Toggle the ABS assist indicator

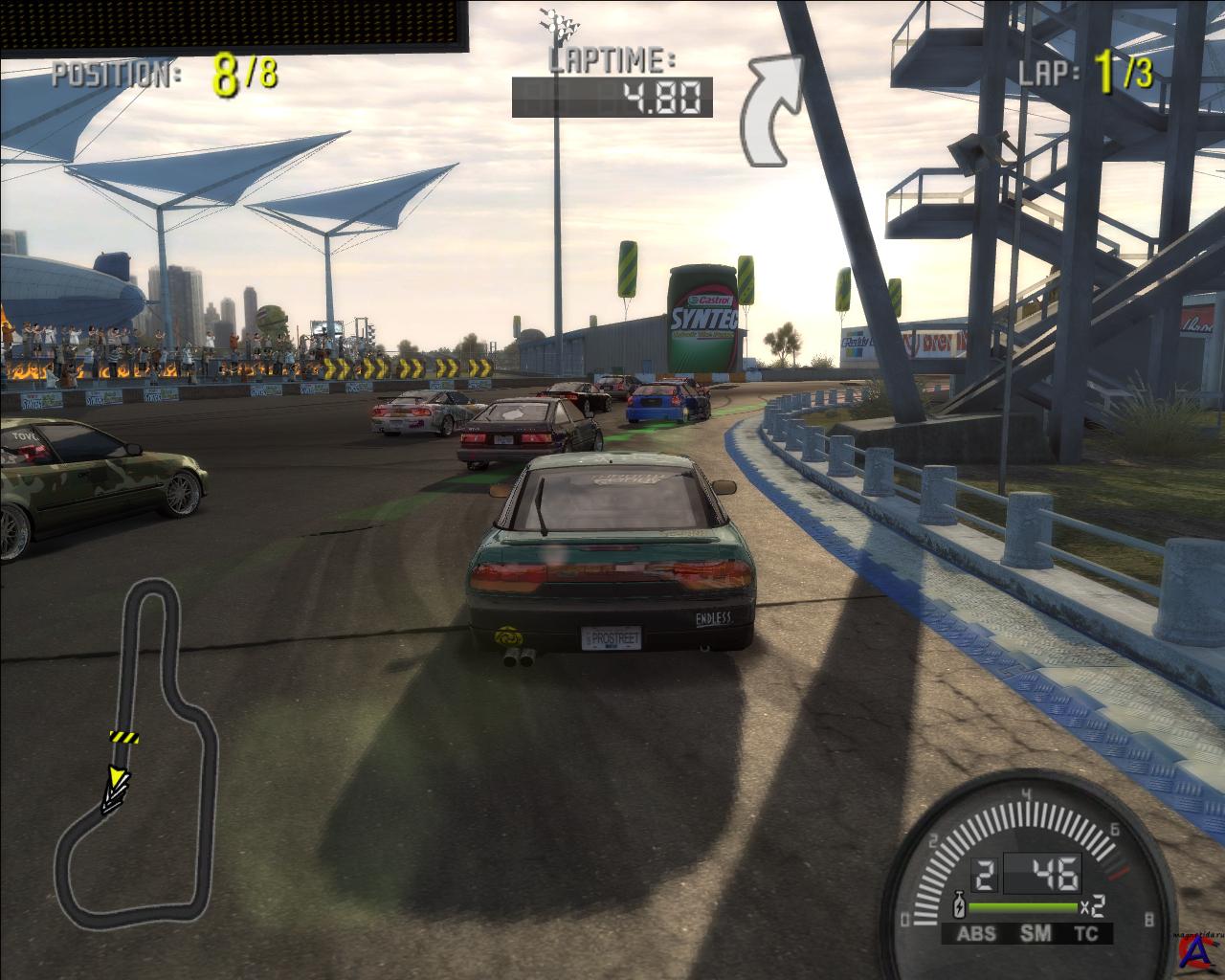tap(975, 934)
